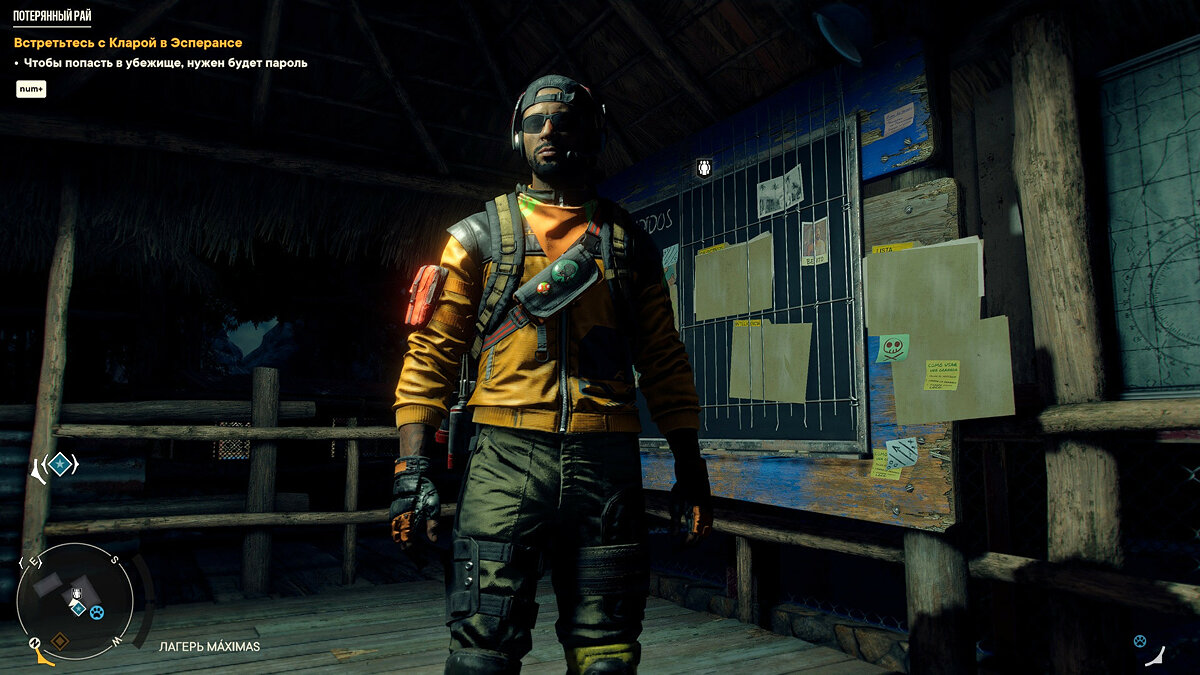Open the circular minimap
1200x675 pixels.
(75, 601)
